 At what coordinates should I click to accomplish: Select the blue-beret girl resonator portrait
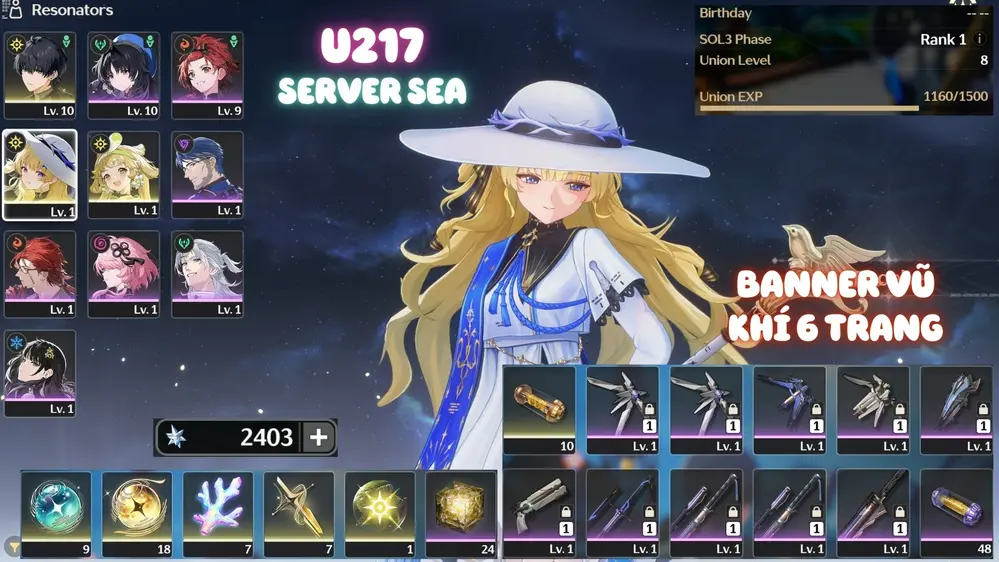click(x=123, y=75)
